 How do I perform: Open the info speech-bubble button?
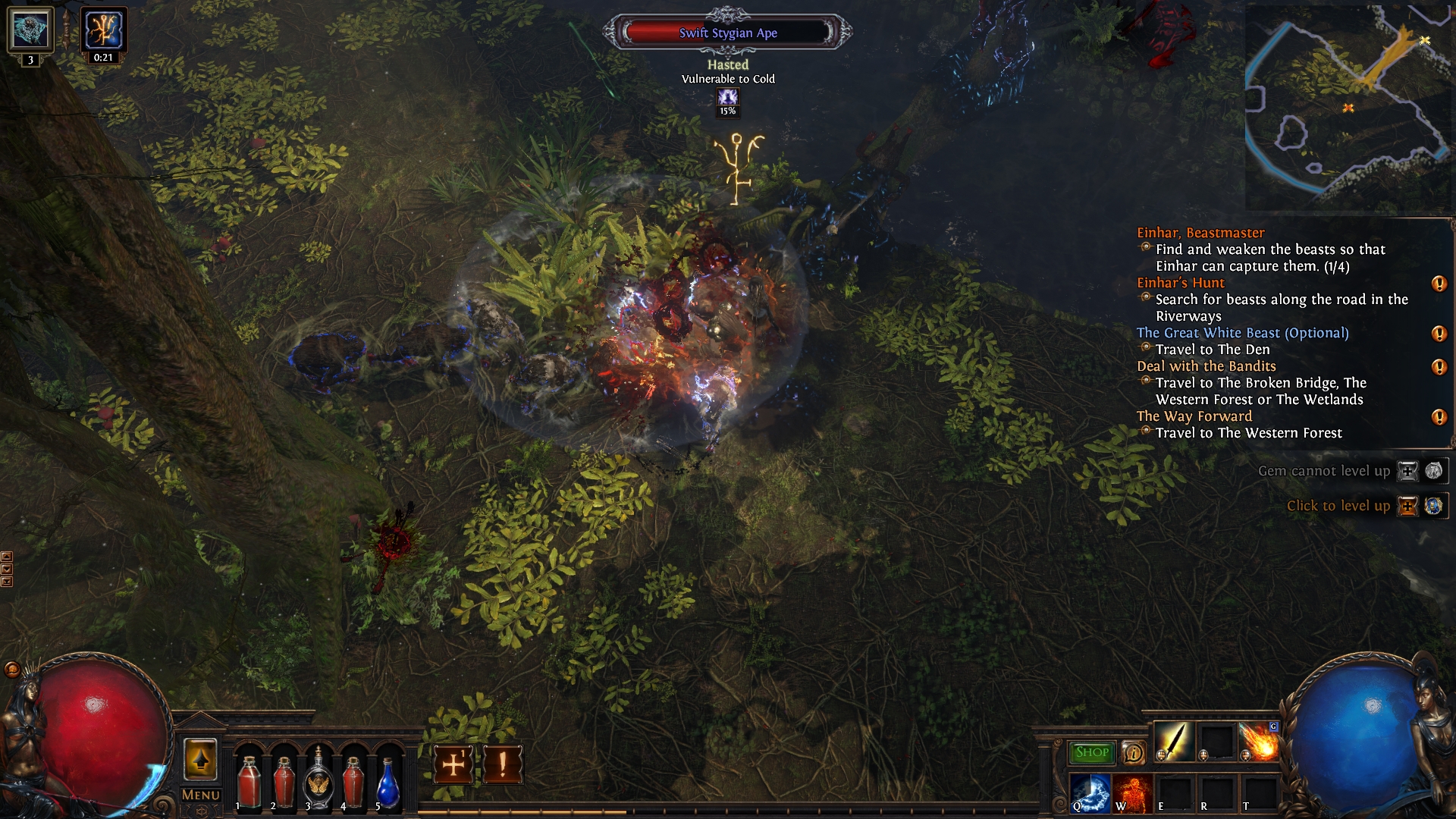coord(1133,752)
